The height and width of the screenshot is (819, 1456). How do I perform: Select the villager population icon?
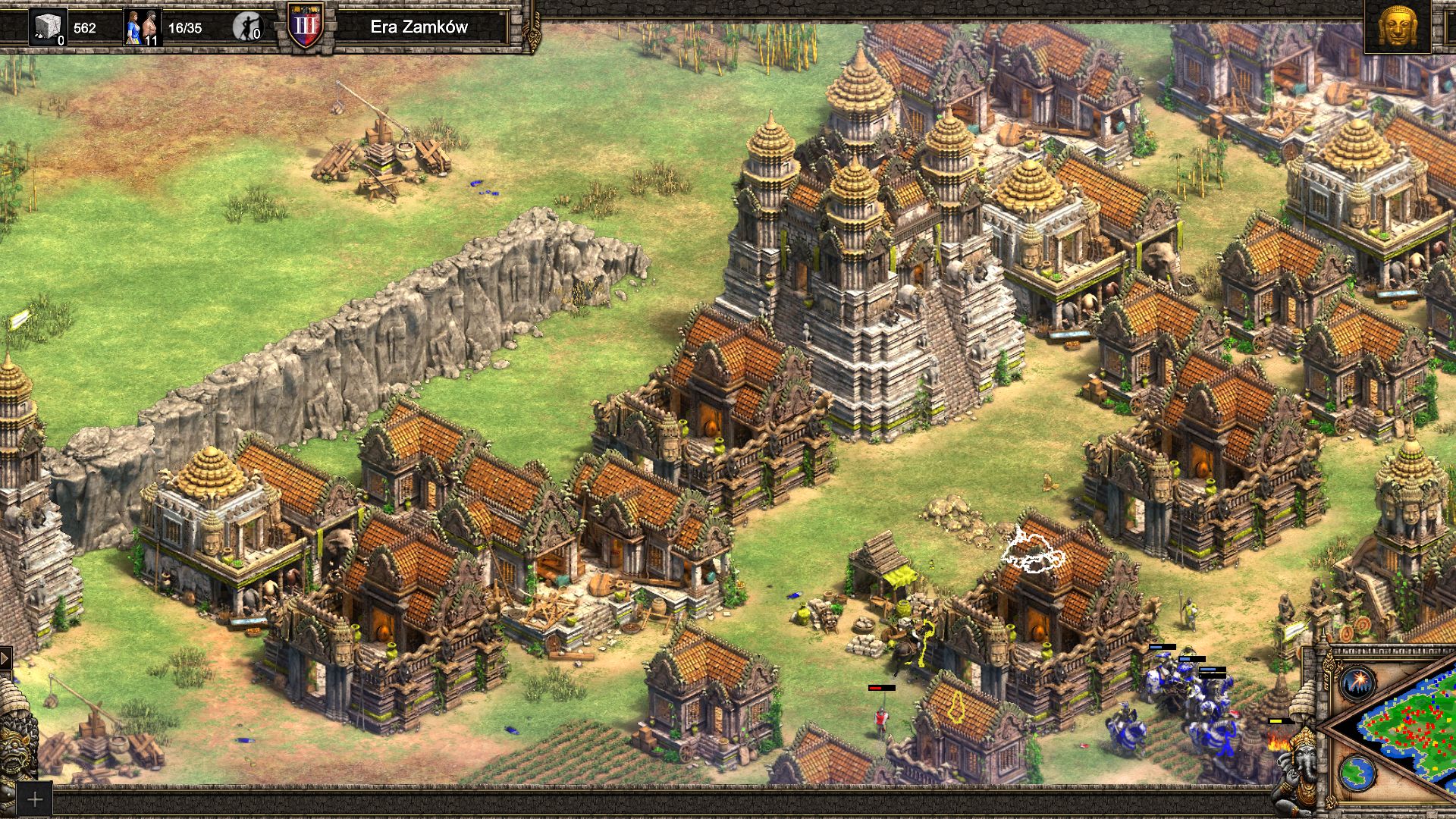click(x=142, y=27)
